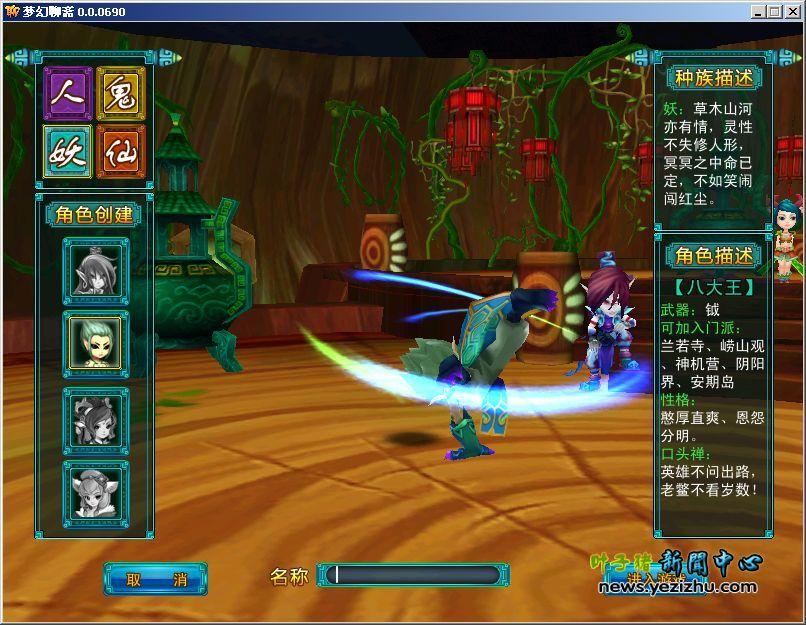This screenshot has width=806, height=625.
Task: Switch to the 仙 (Immortal) race button
Action: (x=121, y=151)
